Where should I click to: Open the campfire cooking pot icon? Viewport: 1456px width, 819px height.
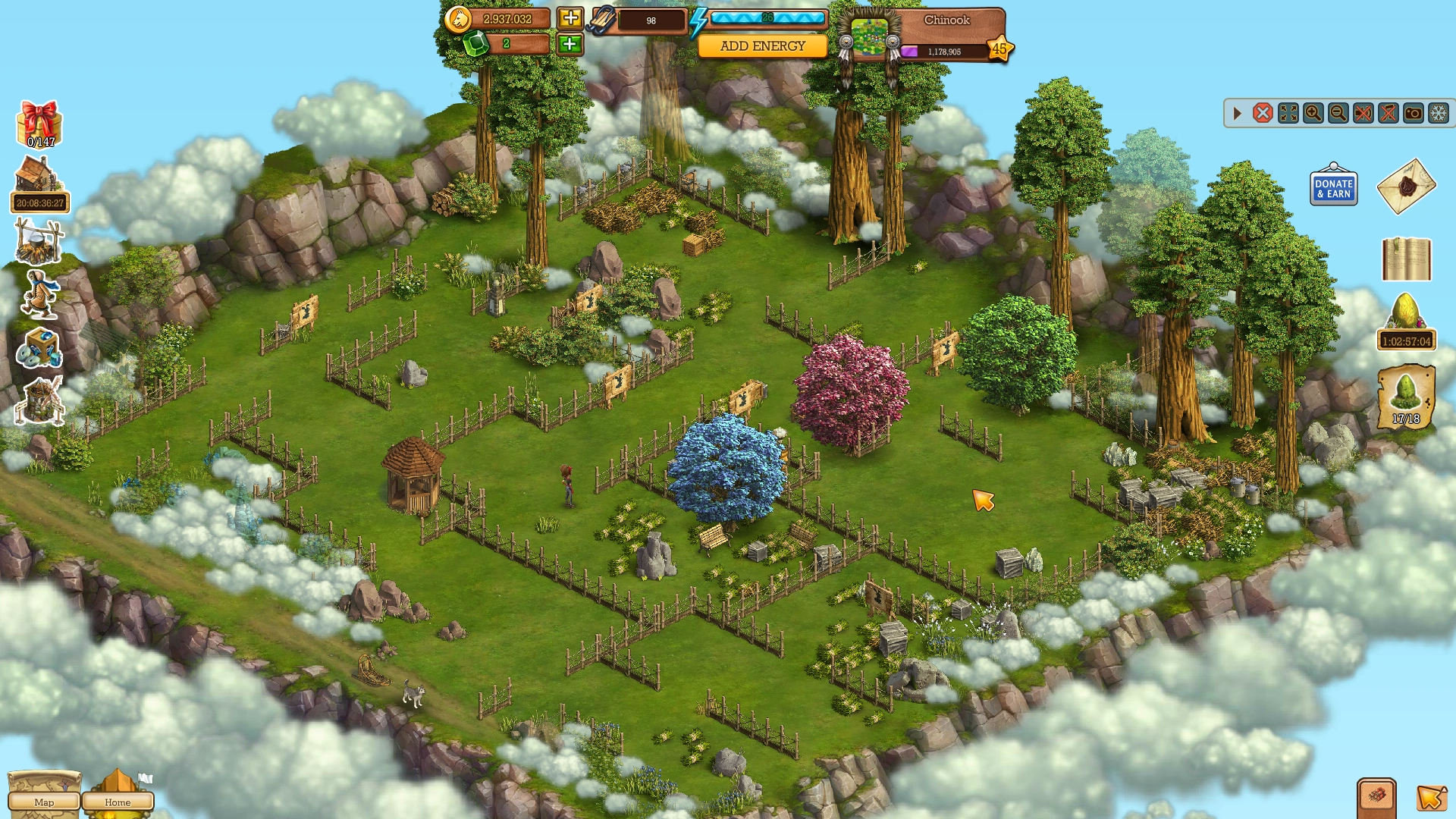click(x=39, y=241)
